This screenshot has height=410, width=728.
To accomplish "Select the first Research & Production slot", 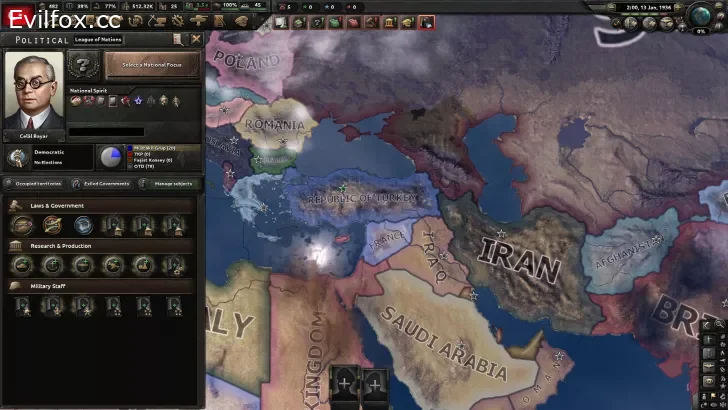I will tap(23, 265).
